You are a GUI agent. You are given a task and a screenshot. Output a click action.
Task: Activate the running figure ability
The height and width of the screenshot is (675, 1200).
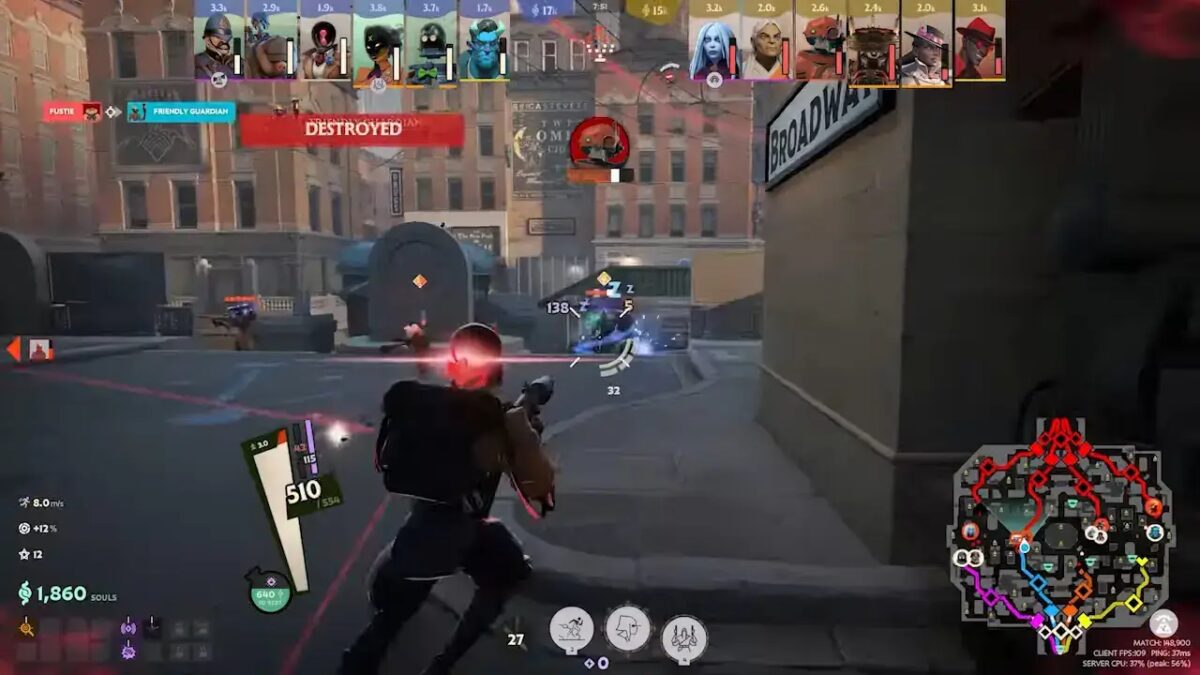[x=571, y=629]
